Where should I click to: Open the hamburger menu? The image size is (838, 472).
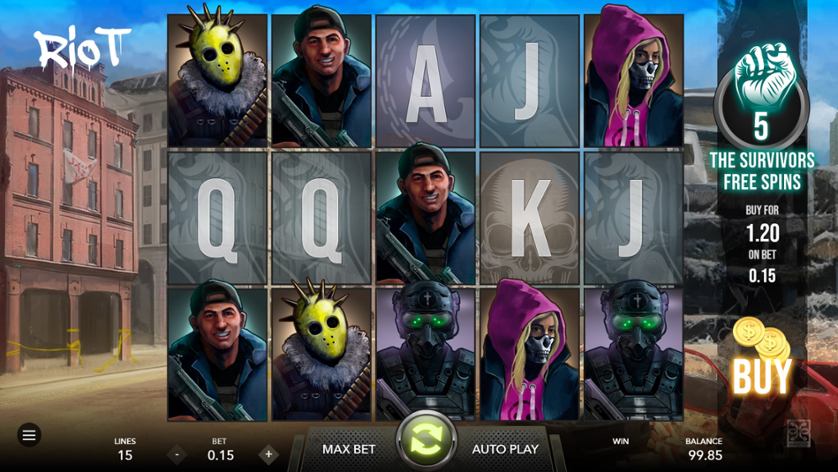[29, 435]
